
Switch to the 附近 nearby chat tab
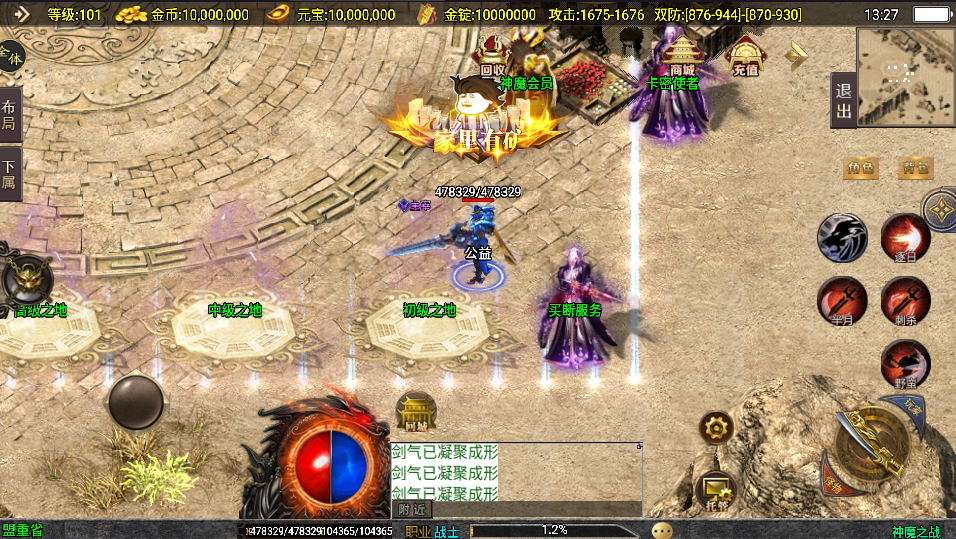[x=411, y=509]
